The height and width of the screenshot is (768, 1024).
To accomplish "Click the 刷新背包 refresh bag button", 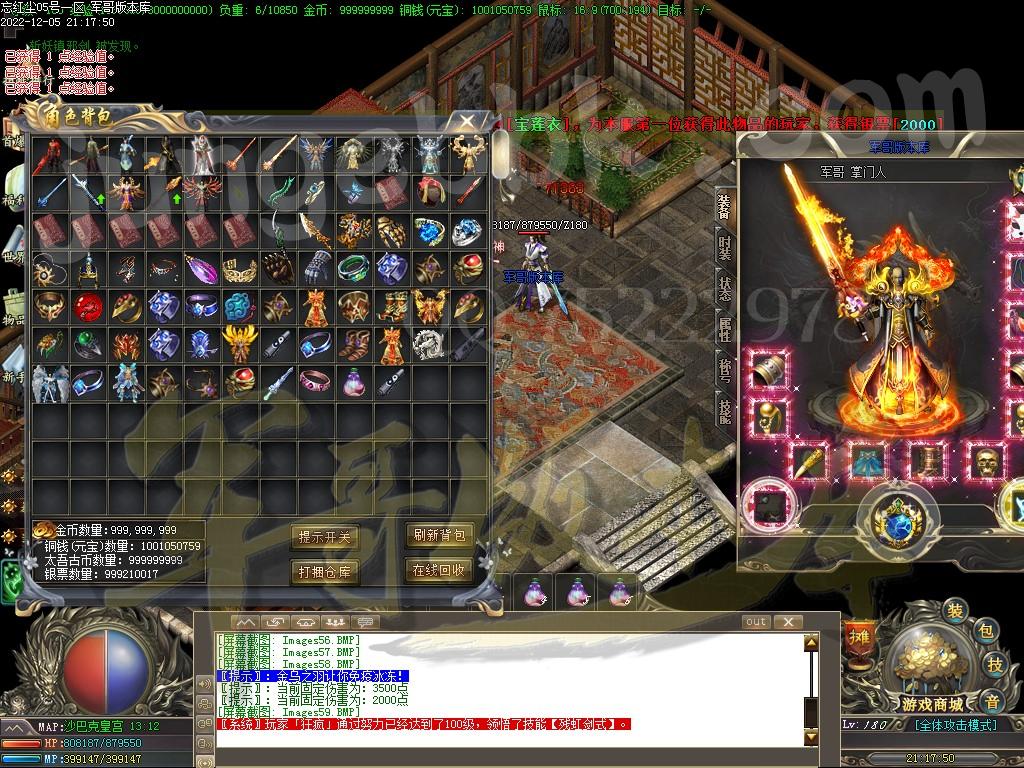I will click(x=438, y=535).
